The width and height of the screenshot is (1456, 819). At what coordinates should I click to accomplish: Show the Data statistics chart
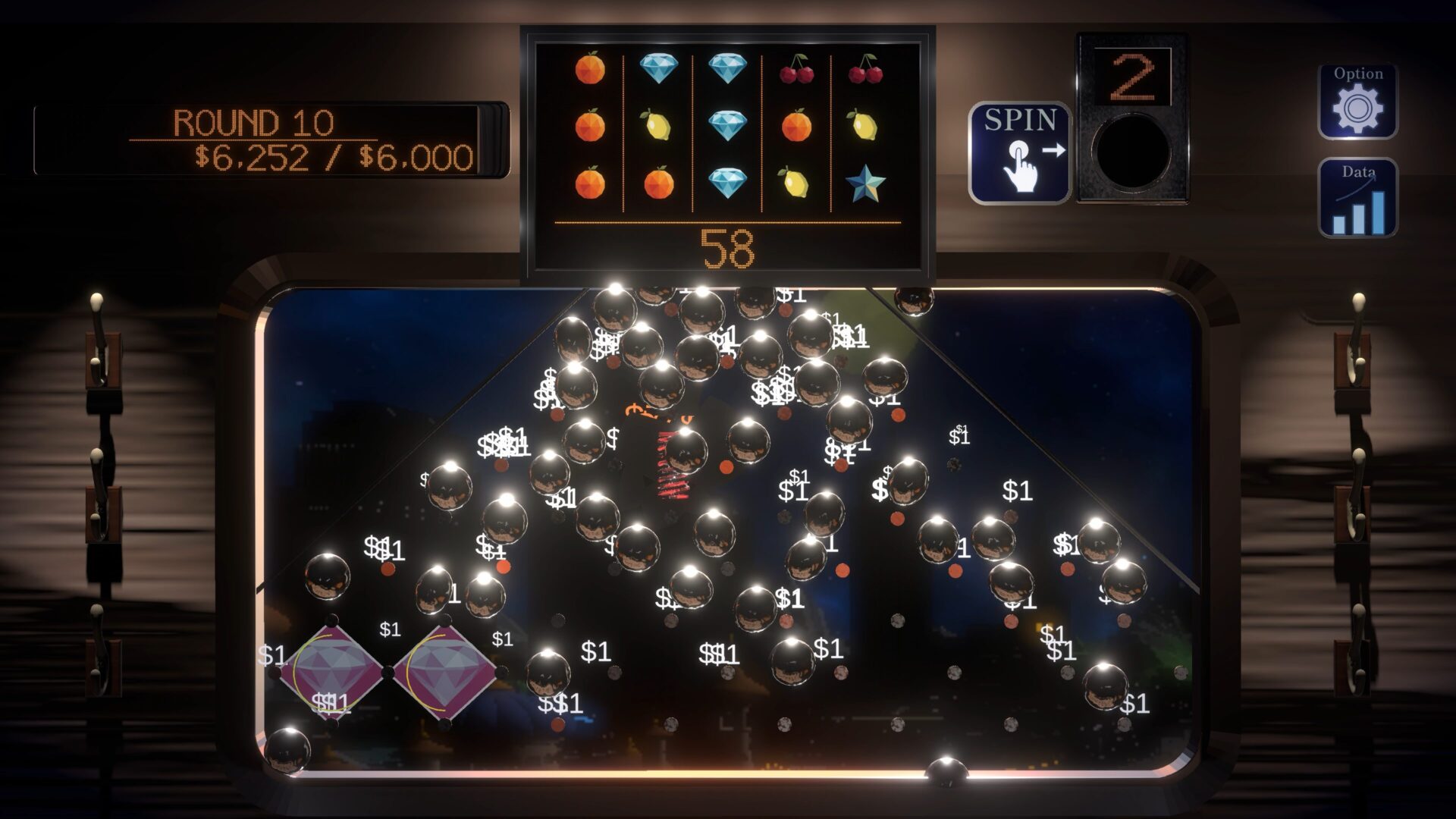[x=1357, y=198]
